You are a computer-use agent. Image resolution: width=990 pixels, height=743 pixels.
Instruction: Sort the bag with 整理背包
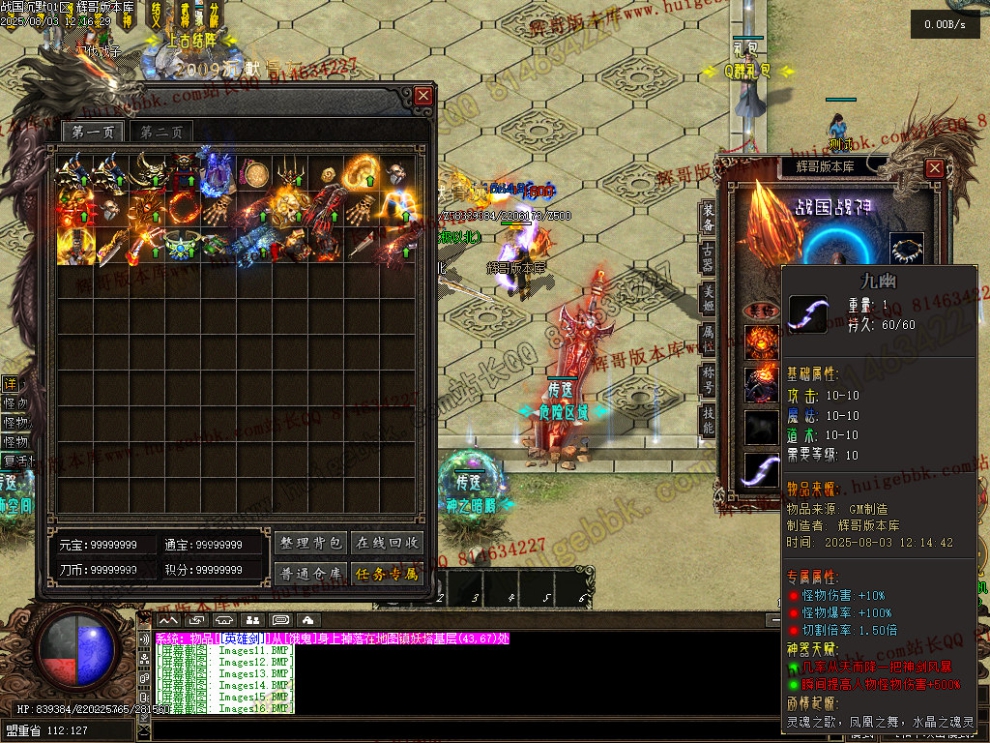click(309, 543)
